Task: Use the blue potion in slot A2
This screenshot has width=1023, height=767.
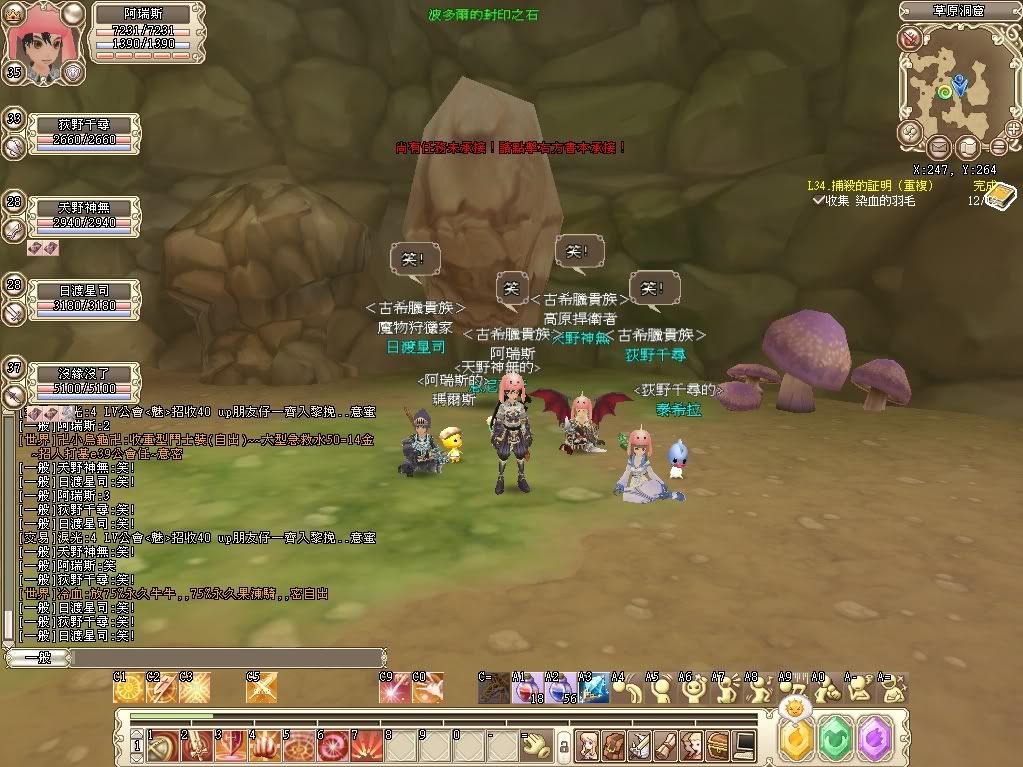Action: (x=561, y=689)
